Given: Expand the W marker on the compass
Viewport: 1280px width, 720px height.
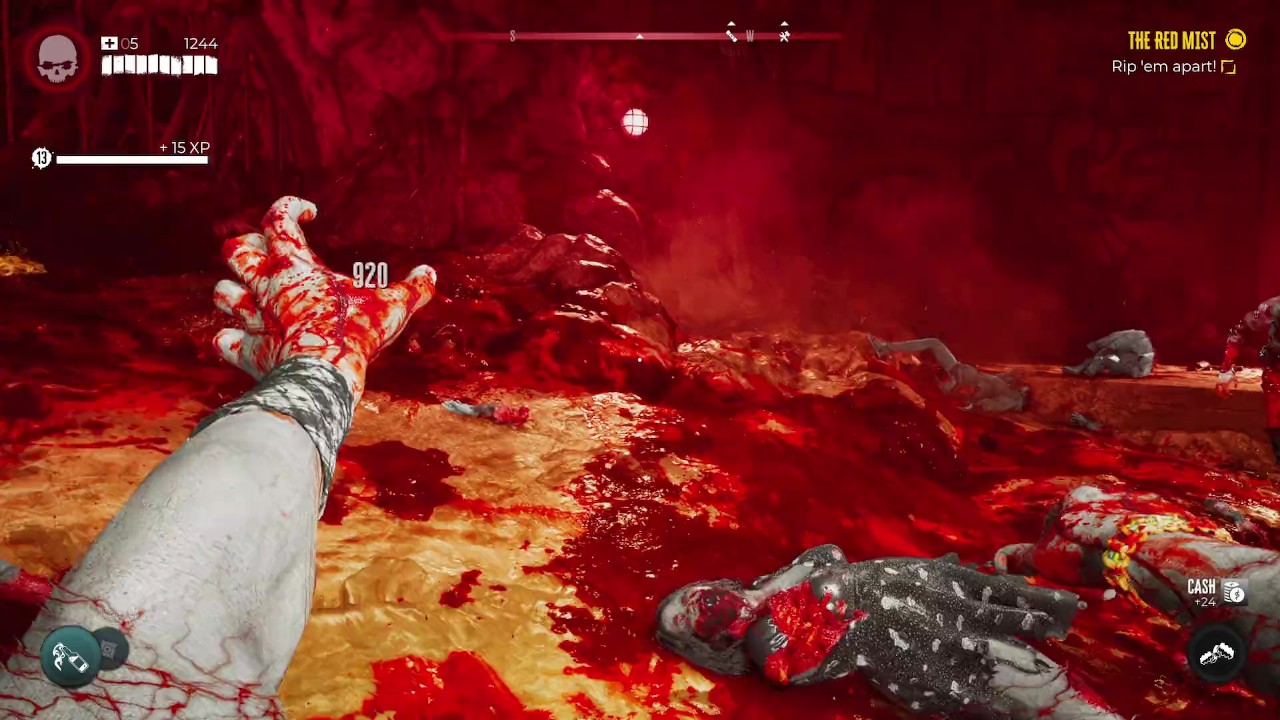Looking at the screenshot, I should click(x=749, y=36).
